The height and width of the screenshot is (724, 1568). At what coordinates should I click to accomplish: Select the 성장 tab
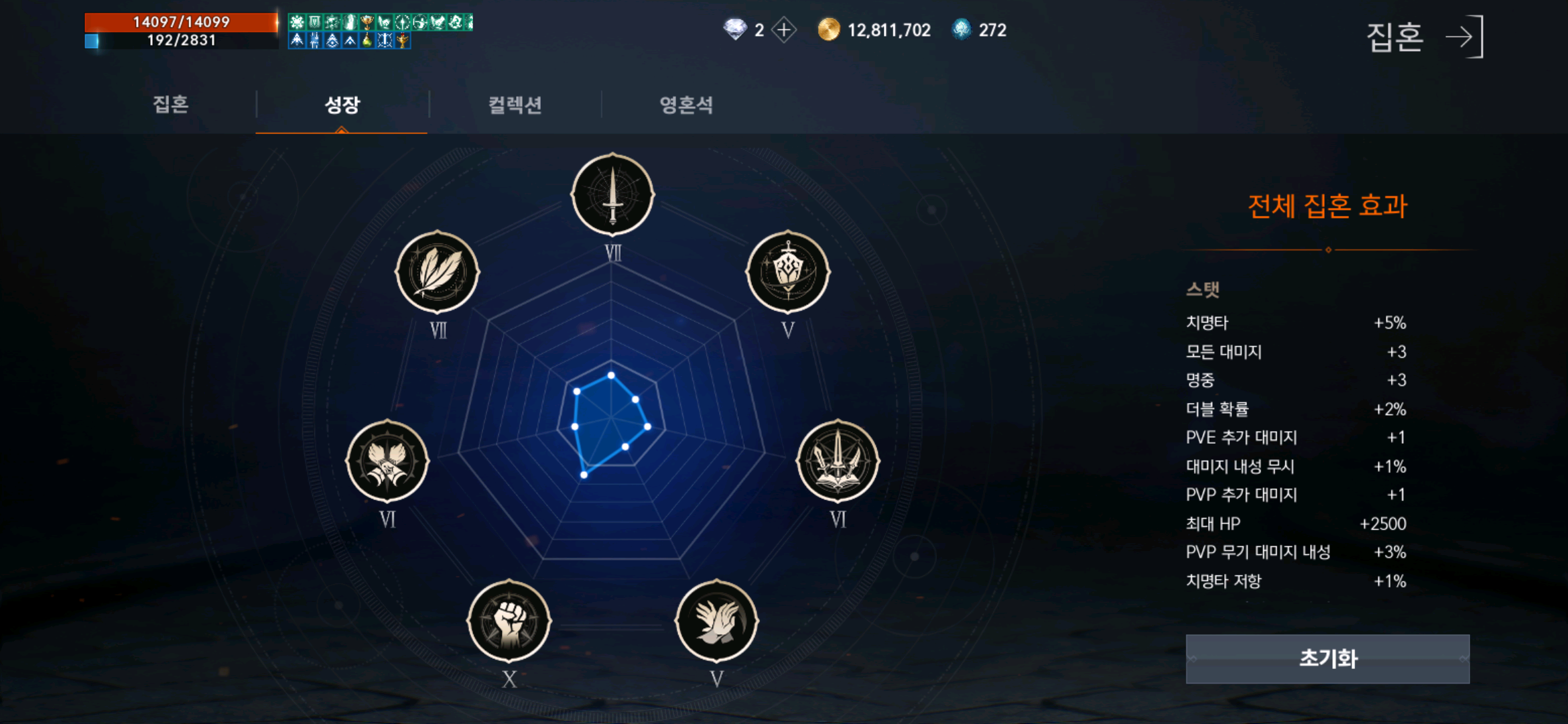click(342, 105)
